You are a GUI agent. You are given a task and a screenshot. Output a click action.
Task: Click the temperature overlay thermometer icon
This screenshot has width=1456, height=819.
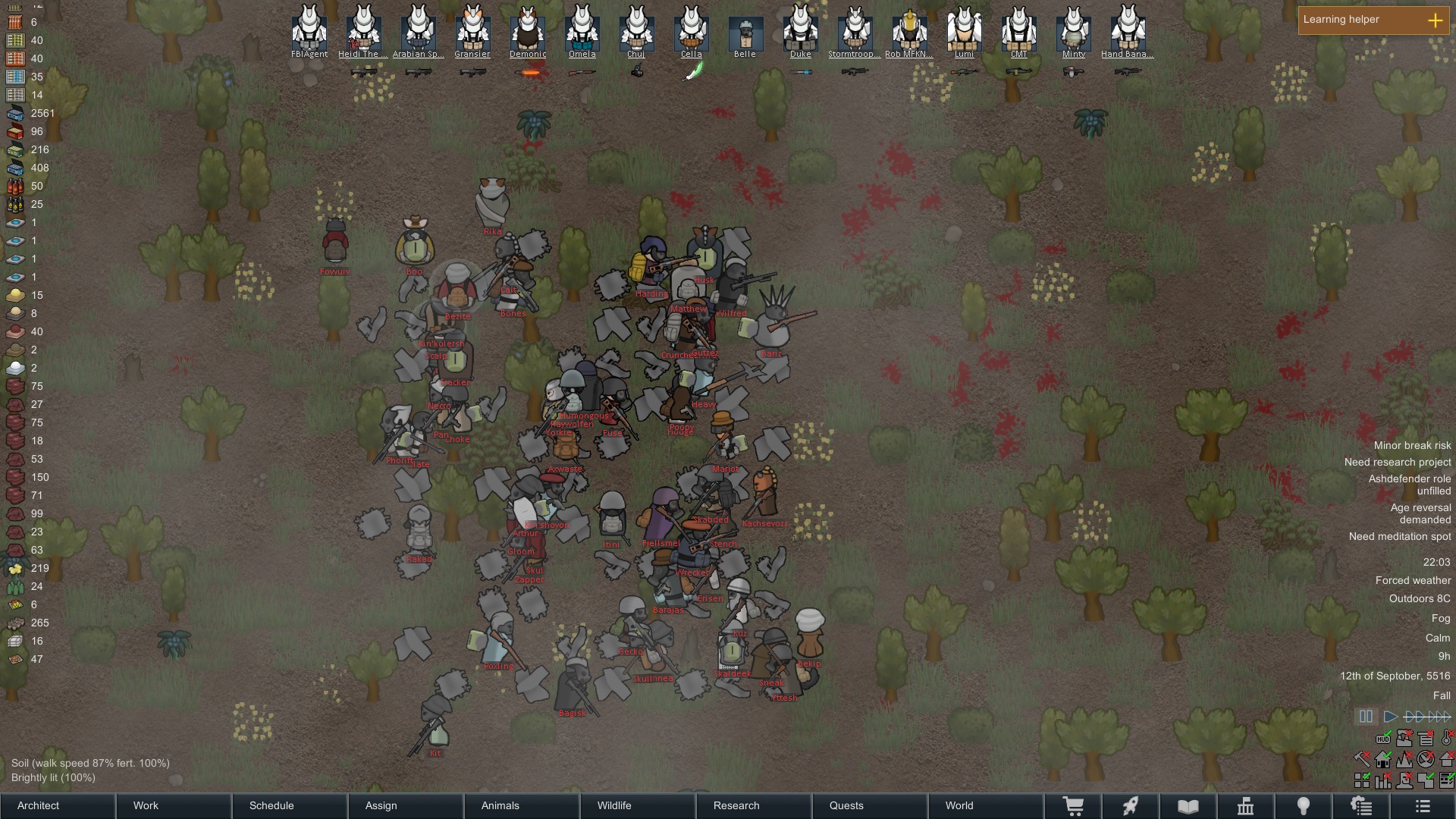pyautogui.click(x=1445, y=738)
